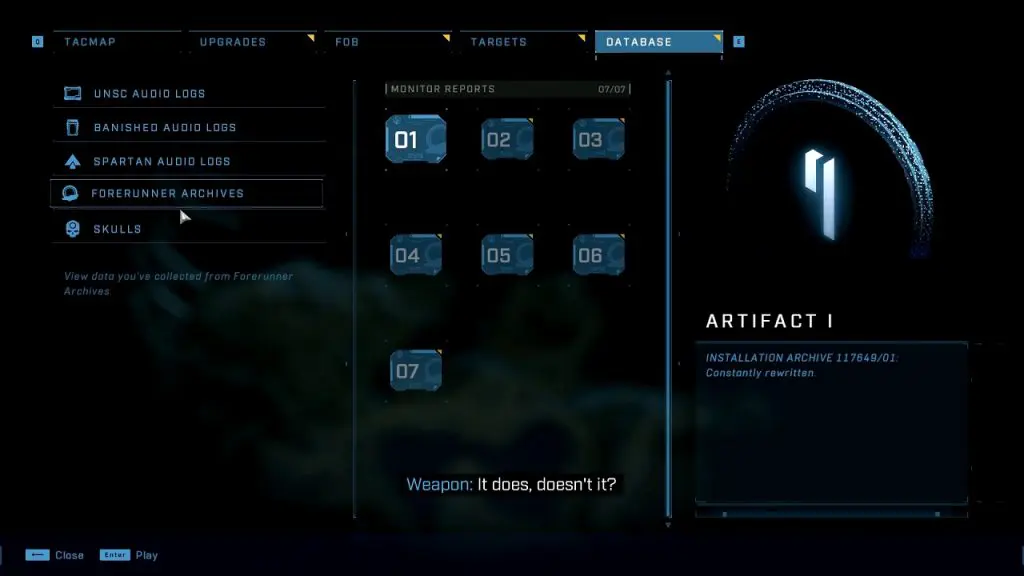The width and height of the screenshot is (1024, 576).
Task: View Spartan Audio Logs category
Action: pyautogui.click(x=162, y=161)
